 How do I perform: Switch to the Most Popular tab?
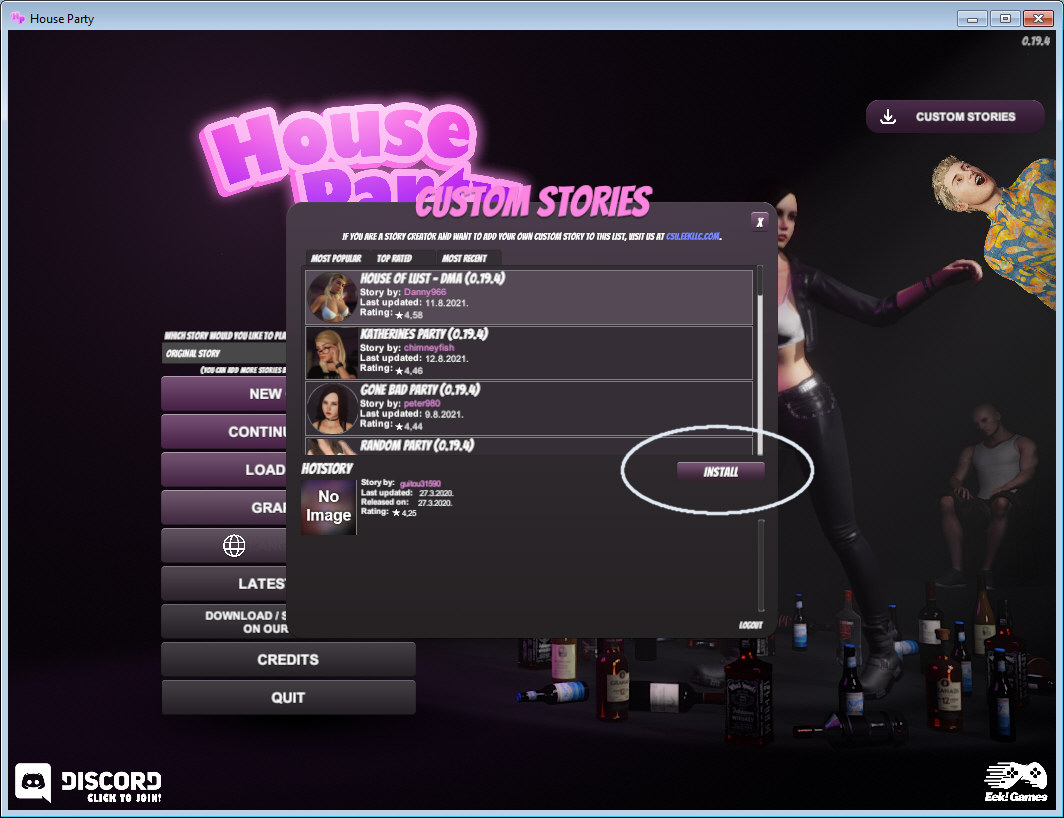(336, 258)
